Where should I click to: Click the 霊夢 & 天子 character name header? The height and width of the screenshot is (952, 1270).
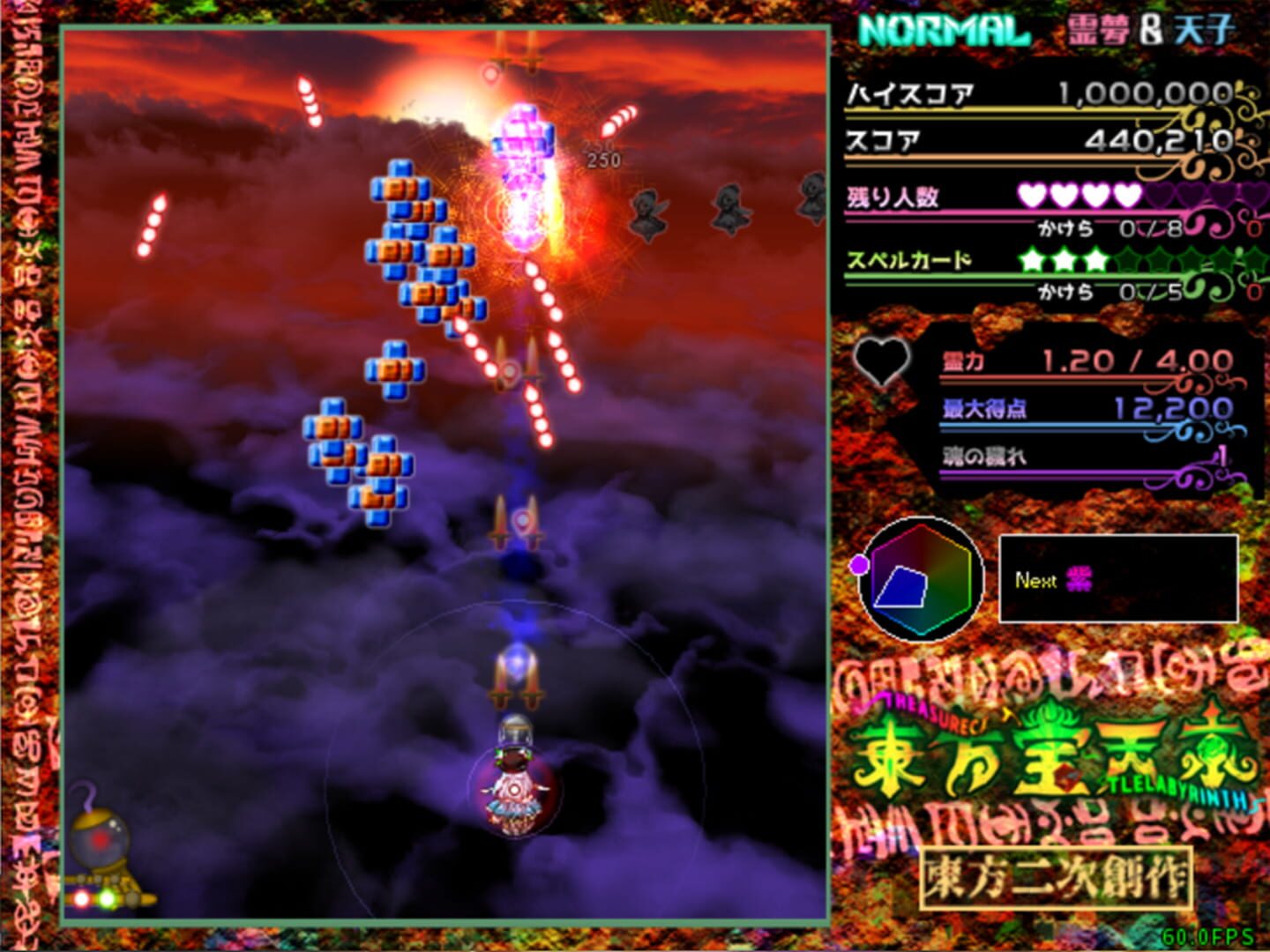[1147, 29]
